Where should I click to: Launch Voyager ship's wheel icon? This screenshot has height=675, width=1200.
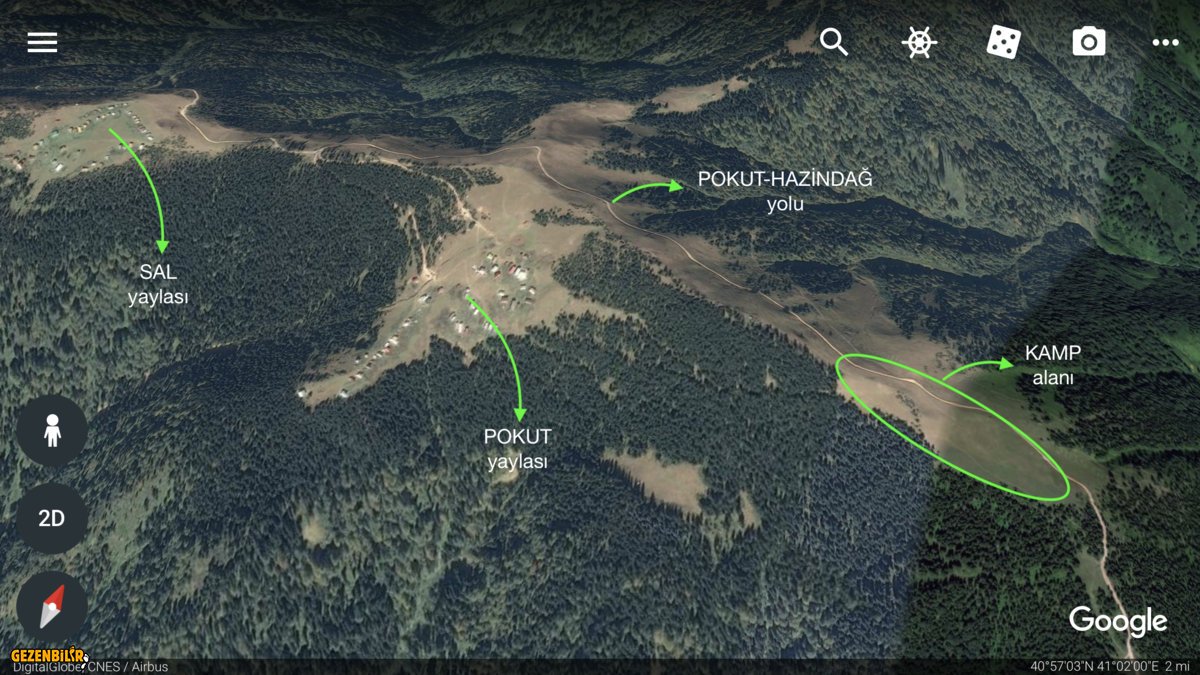(918, 42)
